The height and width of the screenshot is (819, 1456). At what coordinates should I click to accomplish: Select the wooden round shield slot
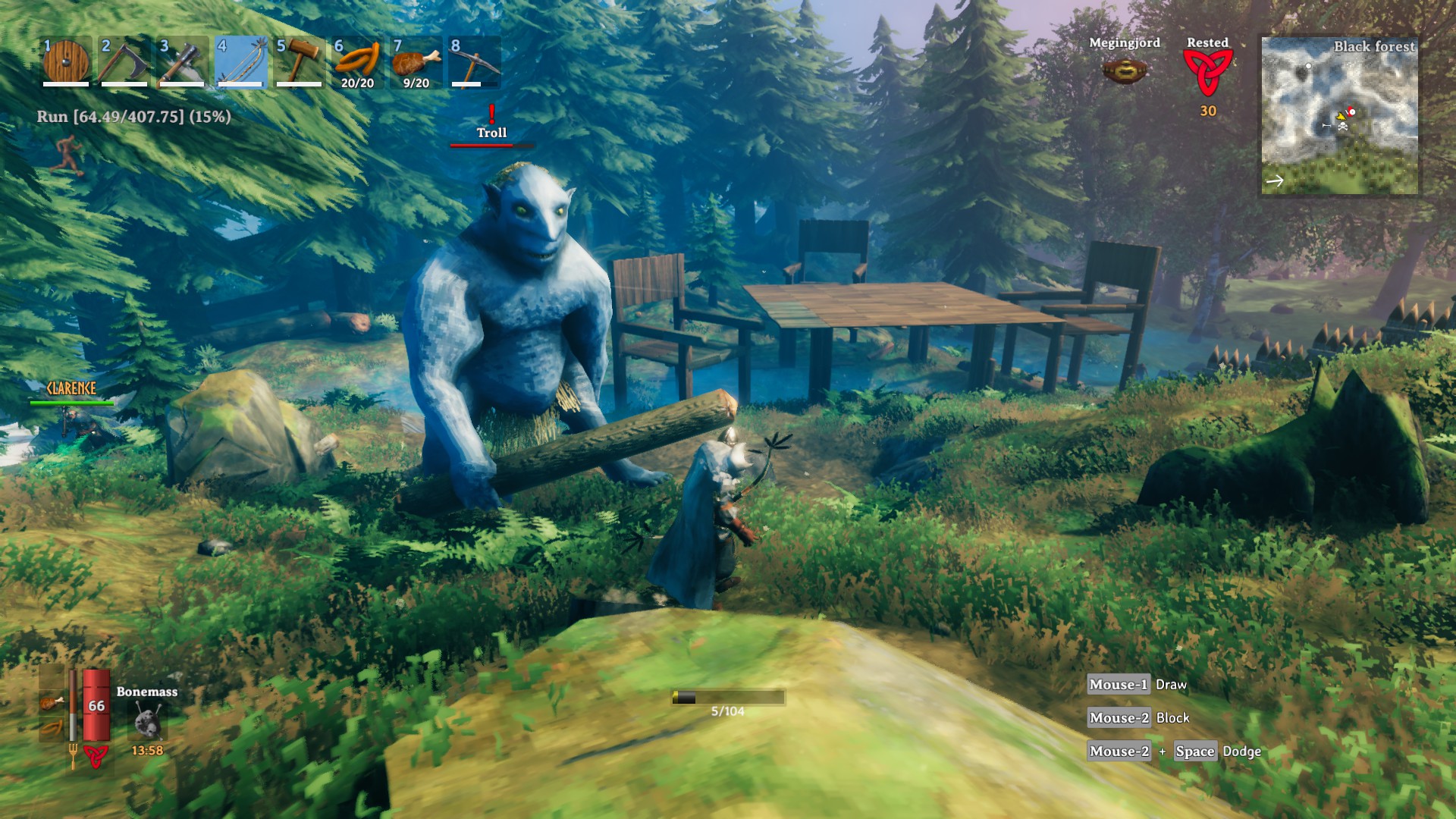(x=66, y=62)
